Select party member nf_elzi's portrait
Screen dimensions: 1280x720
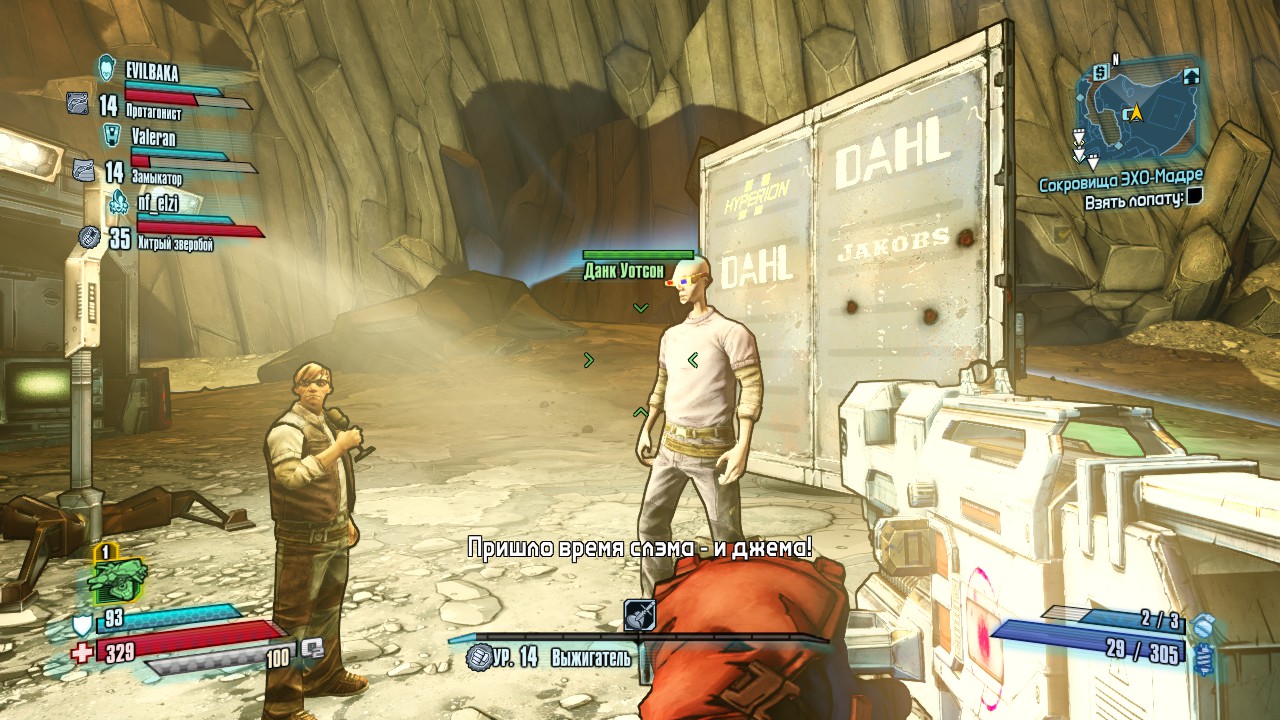point(119,201)
